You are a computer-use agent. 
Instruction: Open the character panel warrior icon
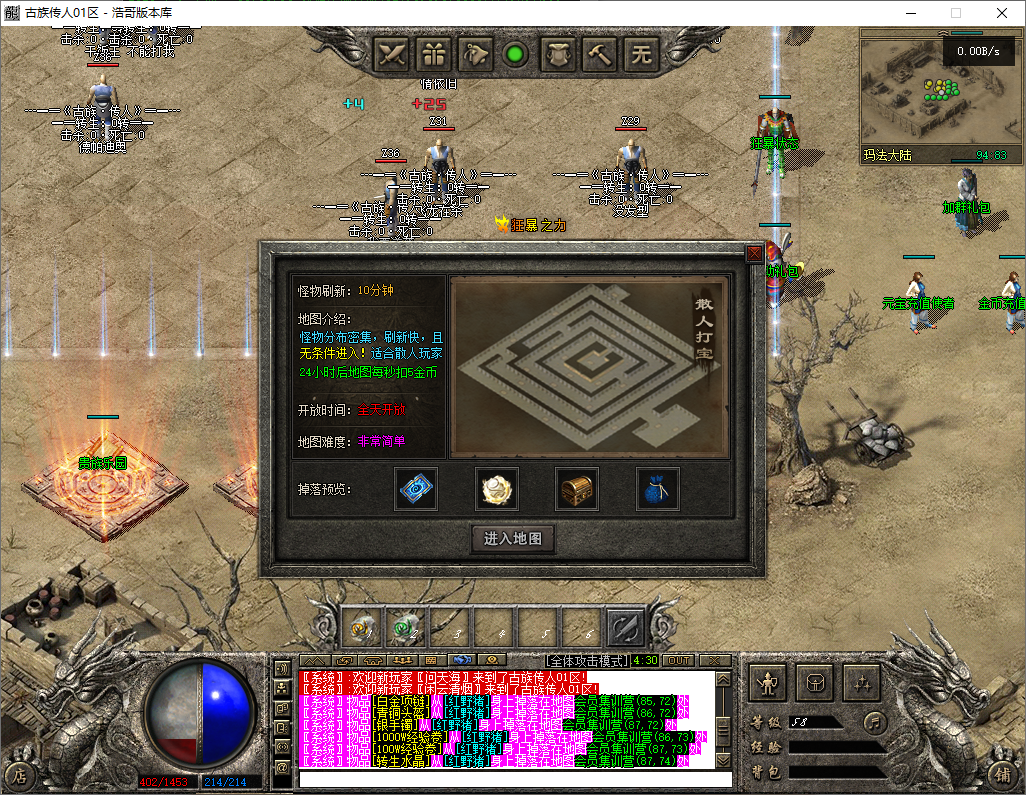click(768, 684)
